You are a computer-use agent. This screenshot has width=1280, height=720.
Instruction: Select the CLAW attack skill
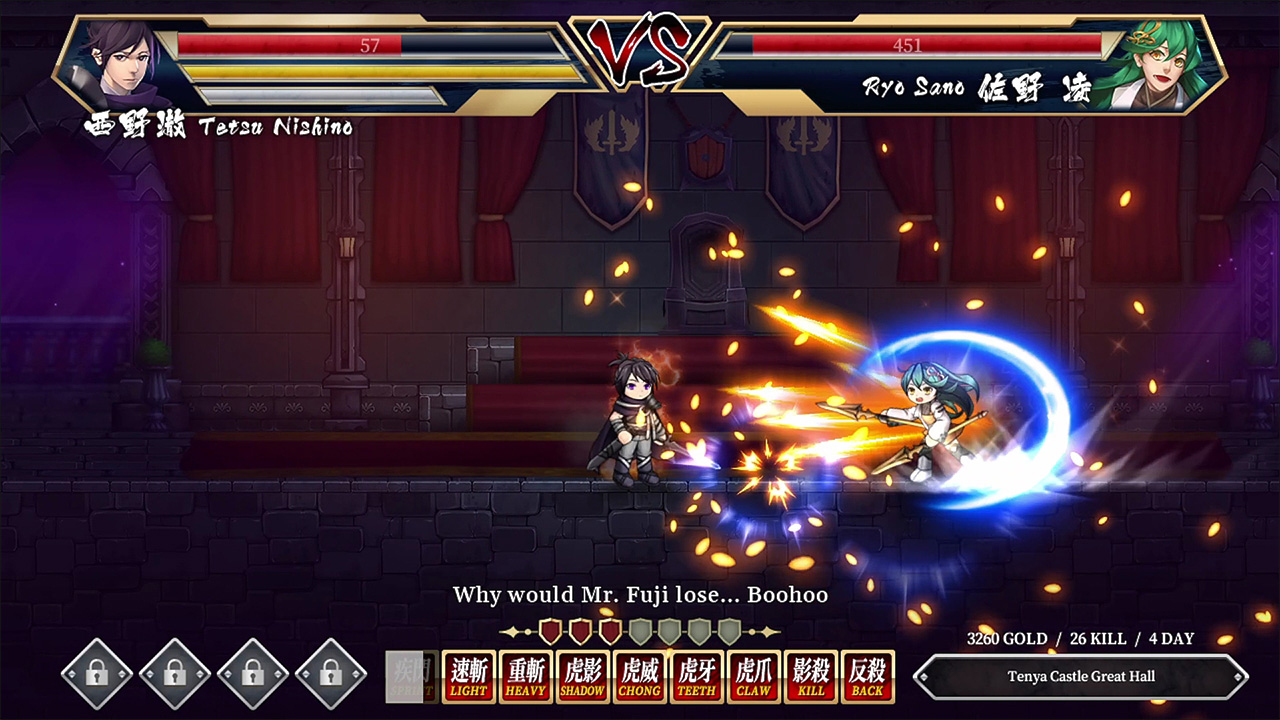[753, 676]
